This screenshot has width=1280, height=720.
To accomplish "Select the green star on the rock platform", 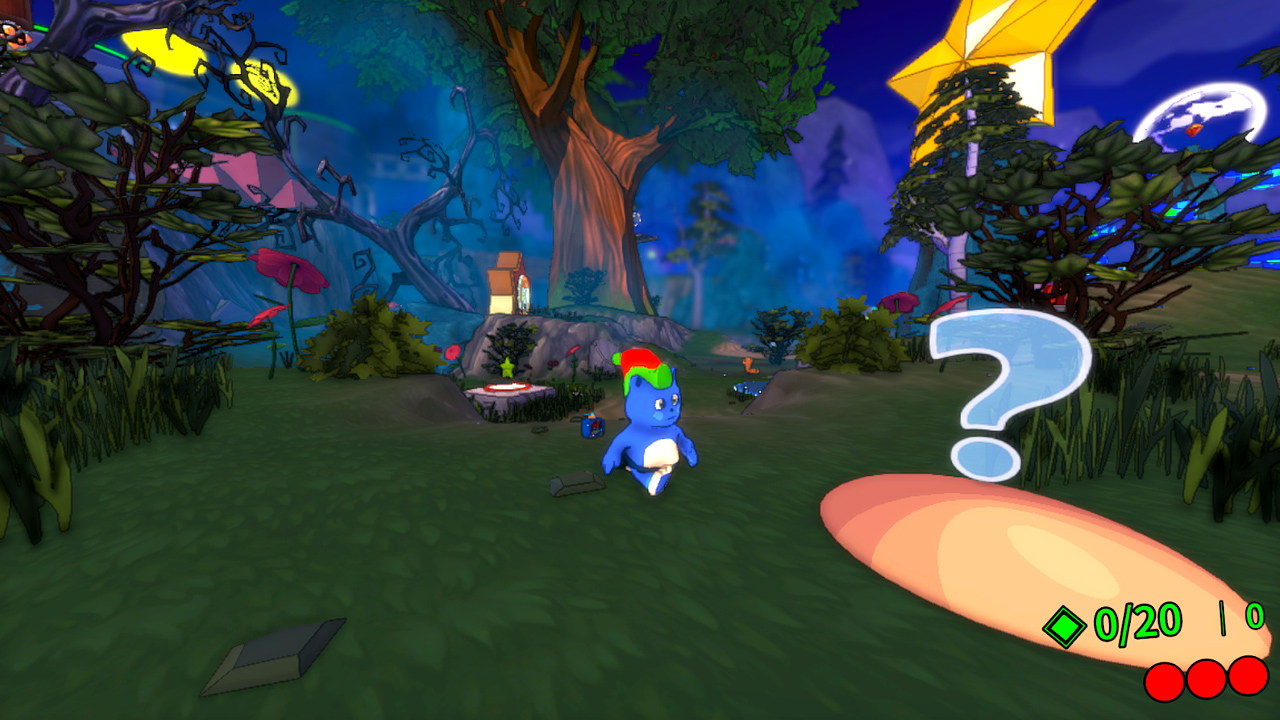I will tap(509, 368).
